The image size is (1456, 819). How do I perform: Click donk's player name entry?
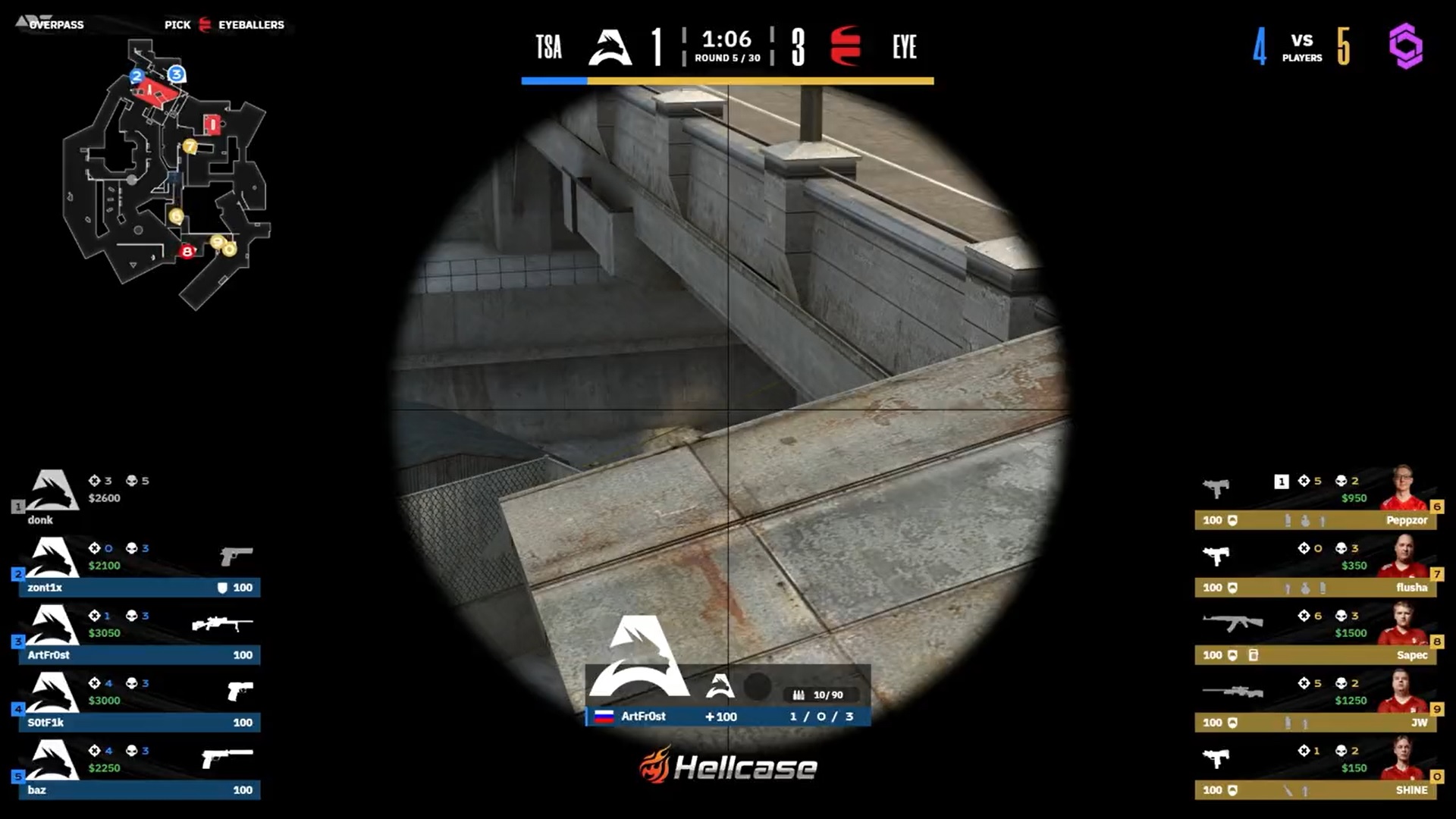42,520
